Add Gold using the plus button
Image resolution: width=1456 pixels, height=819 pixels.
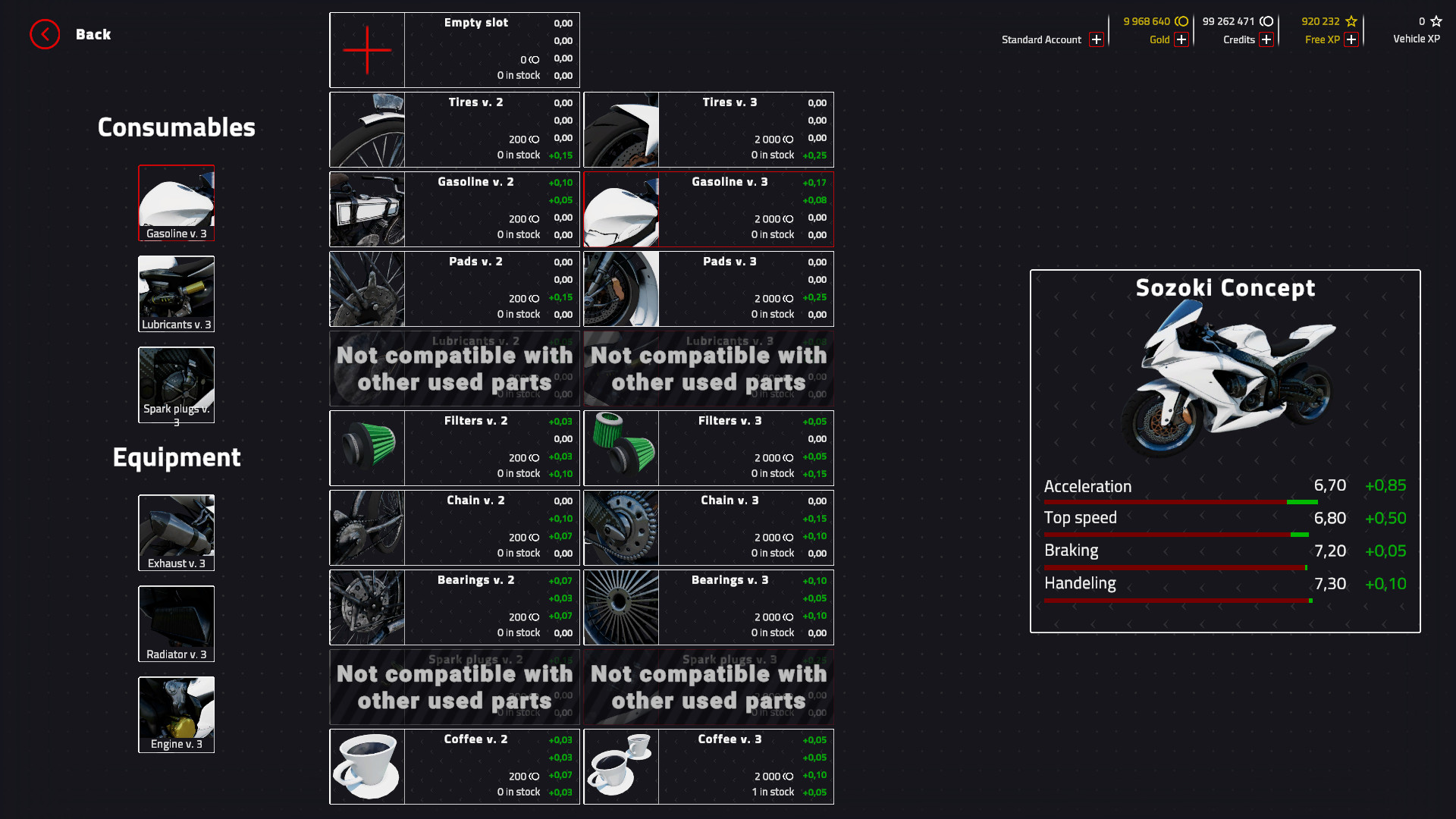click(x=1181, y=39)
